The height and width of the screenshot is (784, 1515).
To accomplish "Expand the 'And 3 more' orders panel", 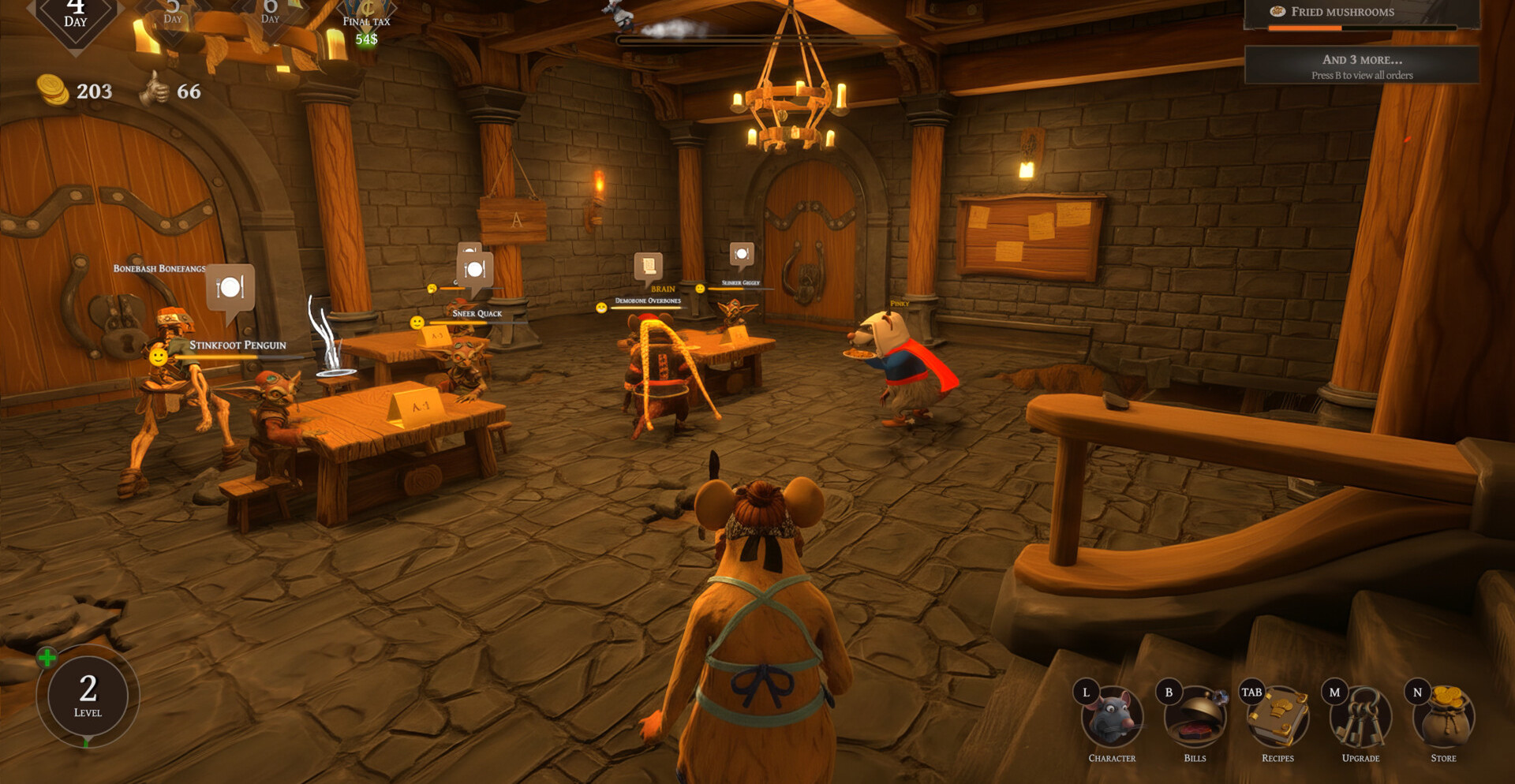I will (x=1362, y=65).
